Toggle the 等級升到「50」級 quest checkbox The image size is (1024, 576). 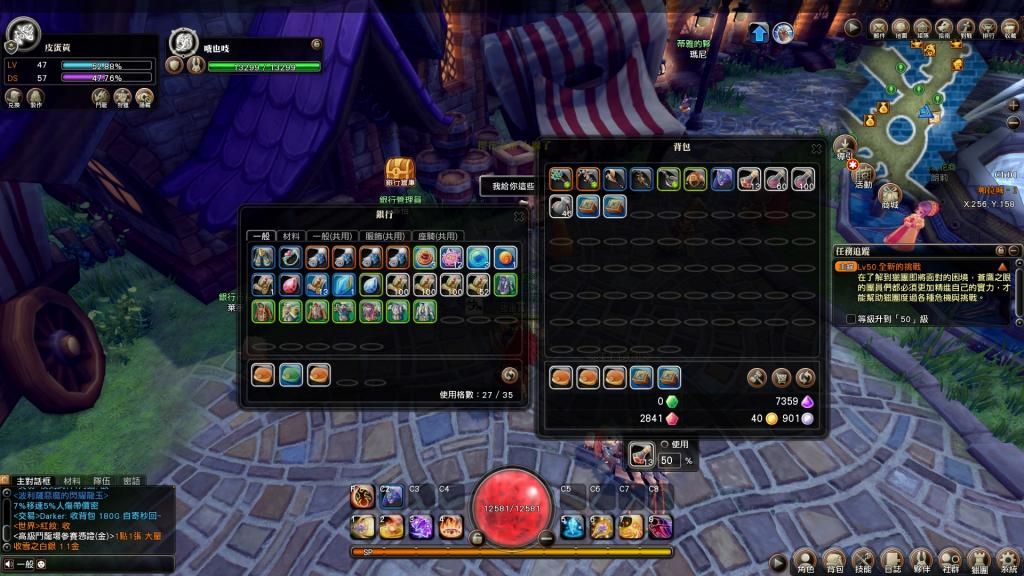pos(851,319)
